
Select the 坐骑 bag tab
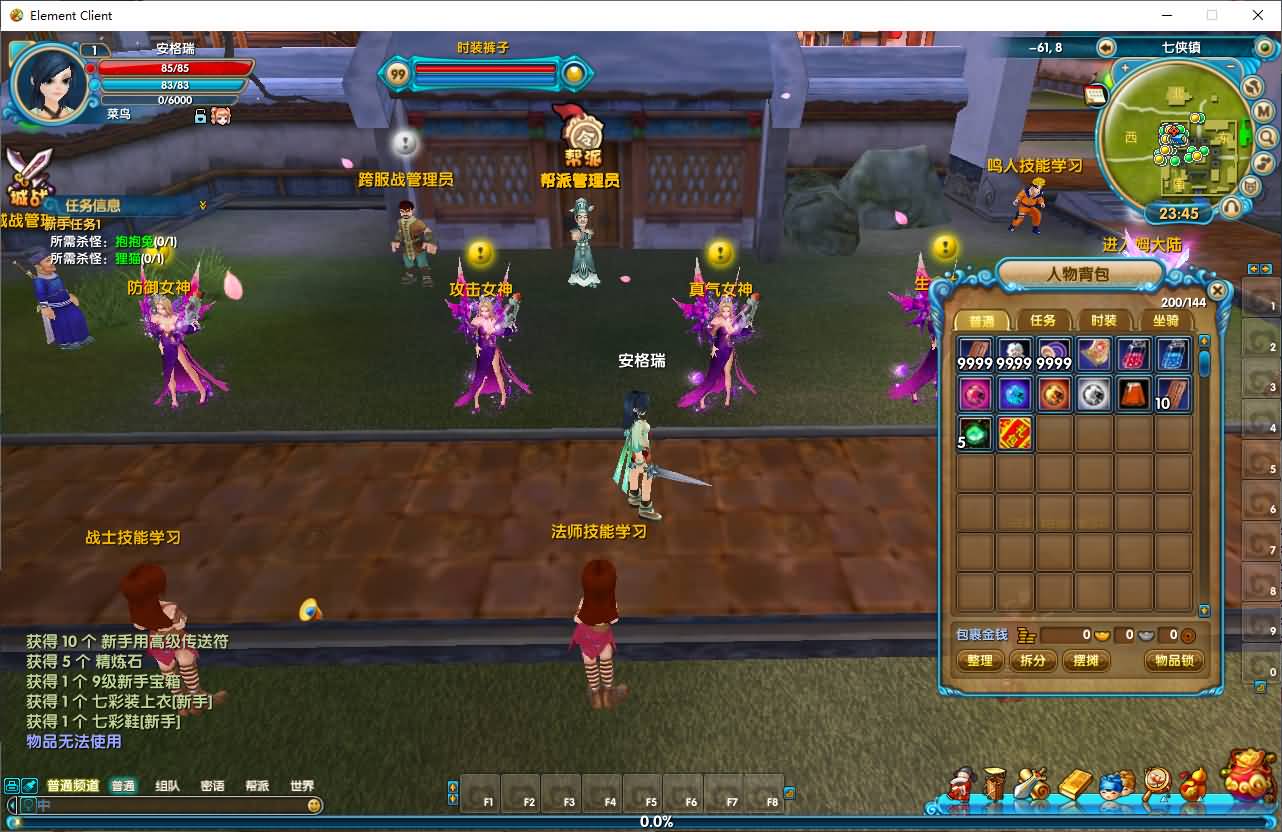click(x=1165, y=321)
